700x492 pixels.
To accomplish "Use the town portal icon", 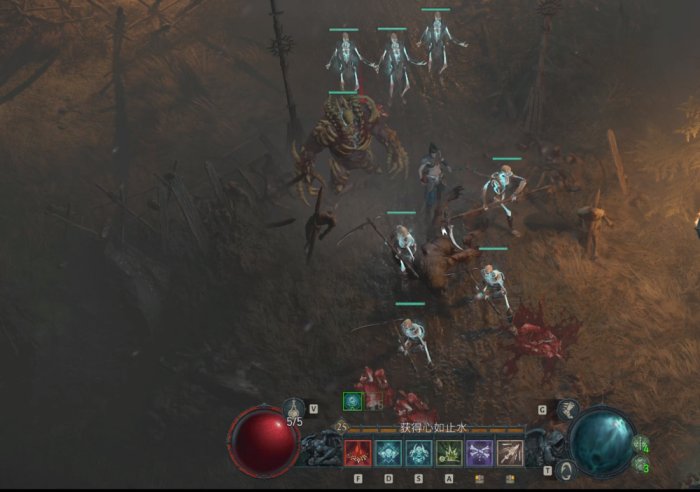I will [566, 468].
